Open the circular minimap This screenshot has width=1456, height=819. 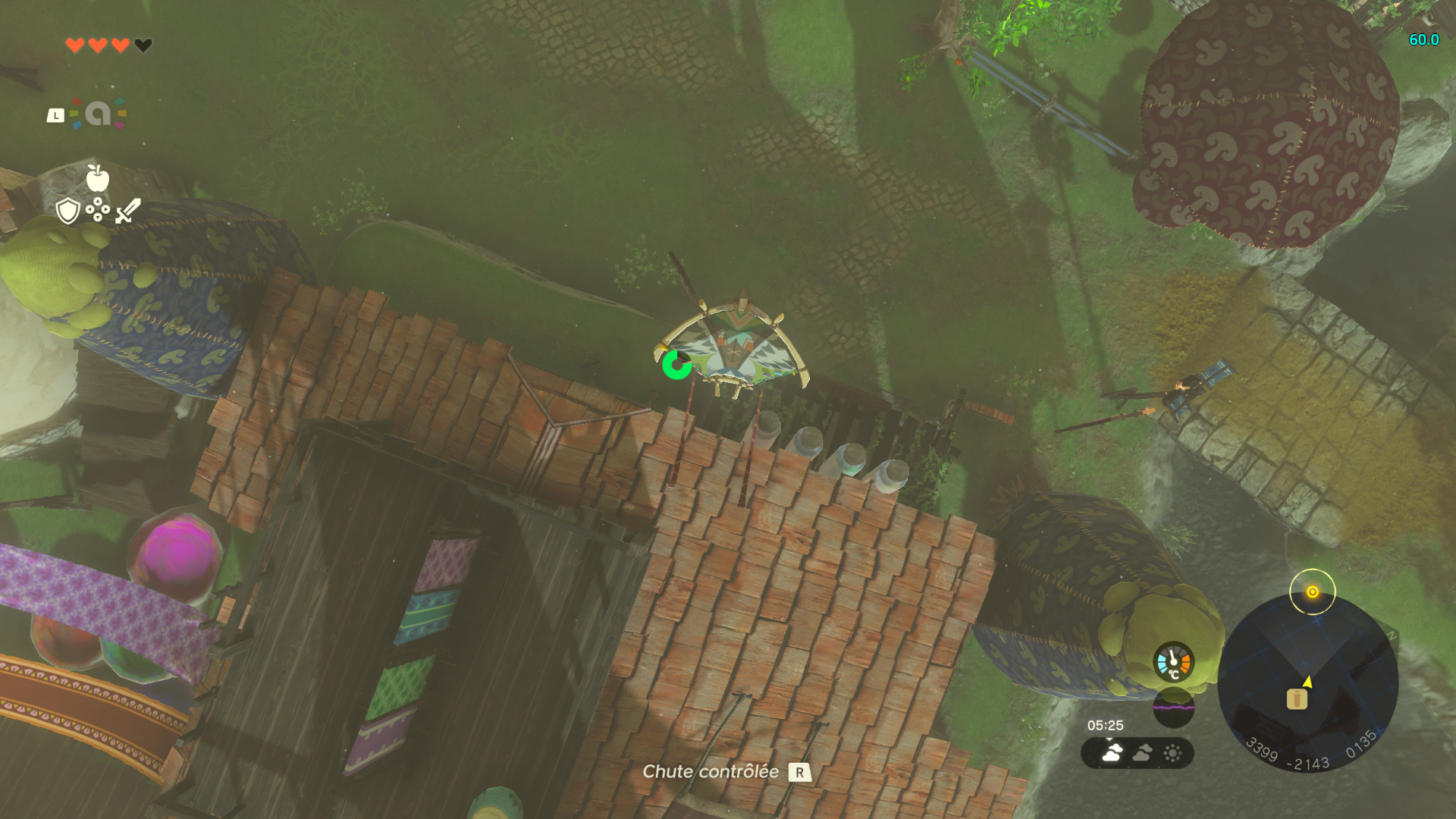pos(1307,682)
